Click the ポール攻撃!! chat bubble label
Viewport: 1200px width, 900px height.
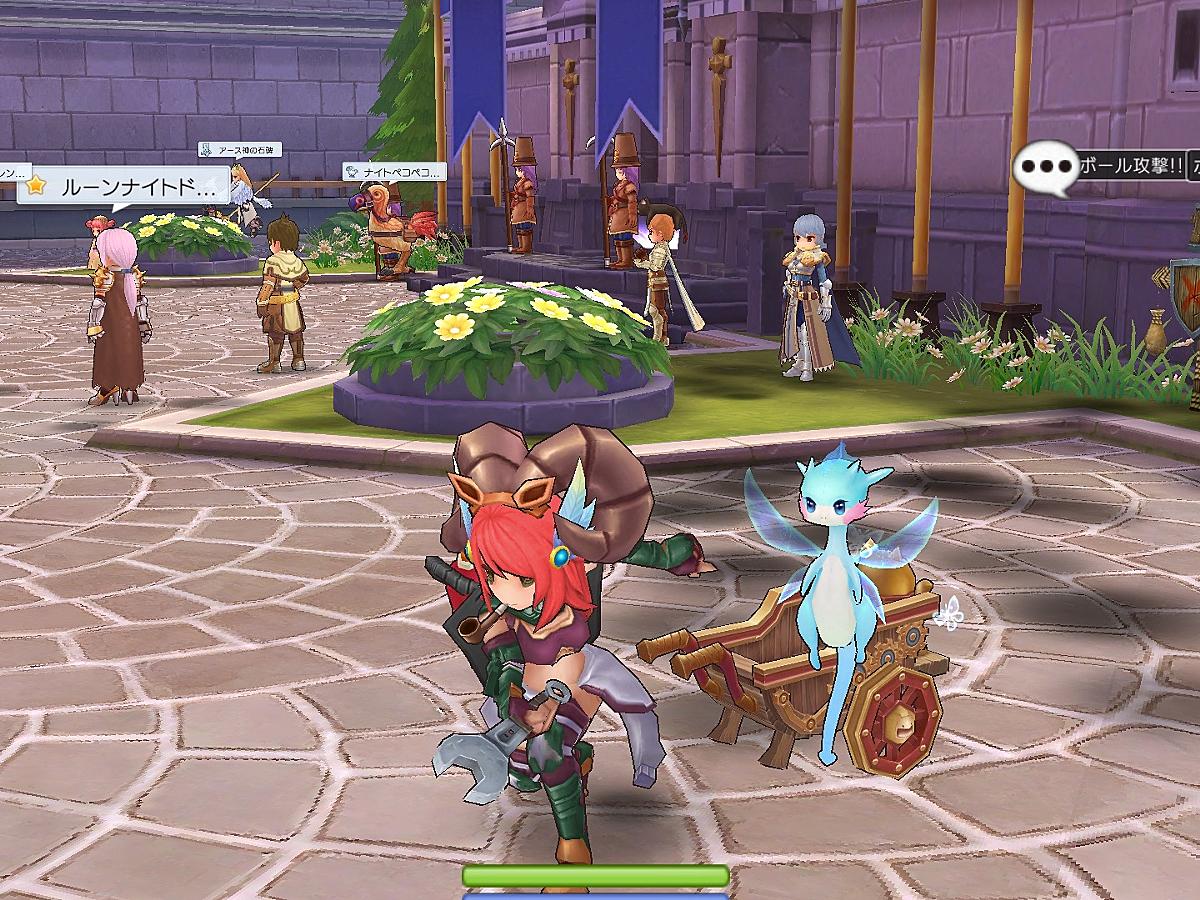(x=1129, y=166)
